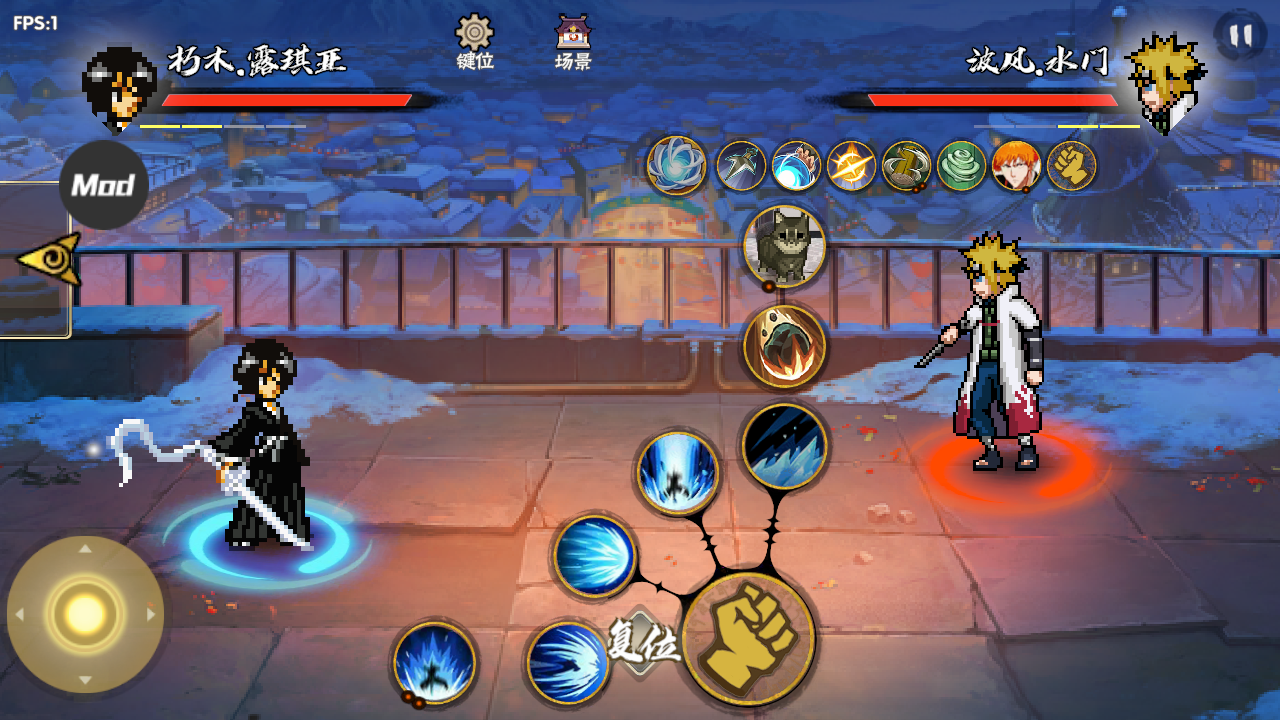1280x720 pixels.
Task: Choose the orange-haired character assist icon
Action: tap(1016, 166)
